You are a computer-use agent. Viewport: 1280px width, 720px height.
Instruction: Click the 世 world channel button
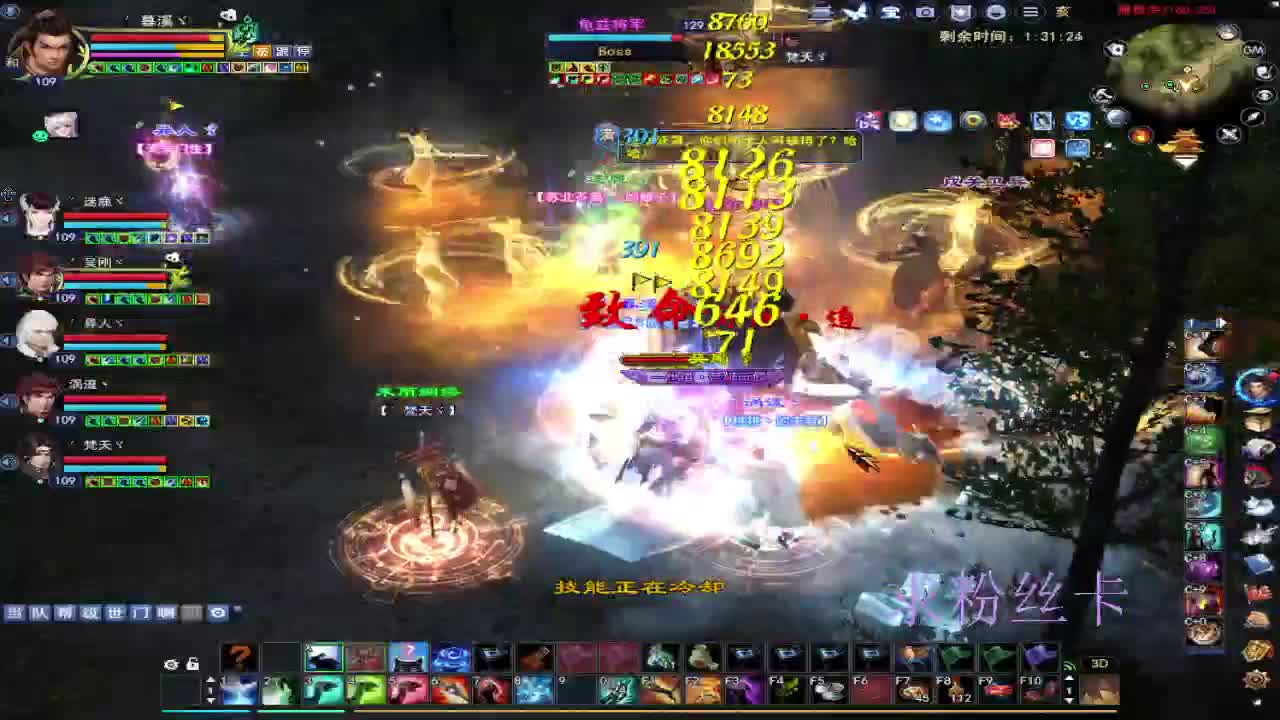click(115, 614)
